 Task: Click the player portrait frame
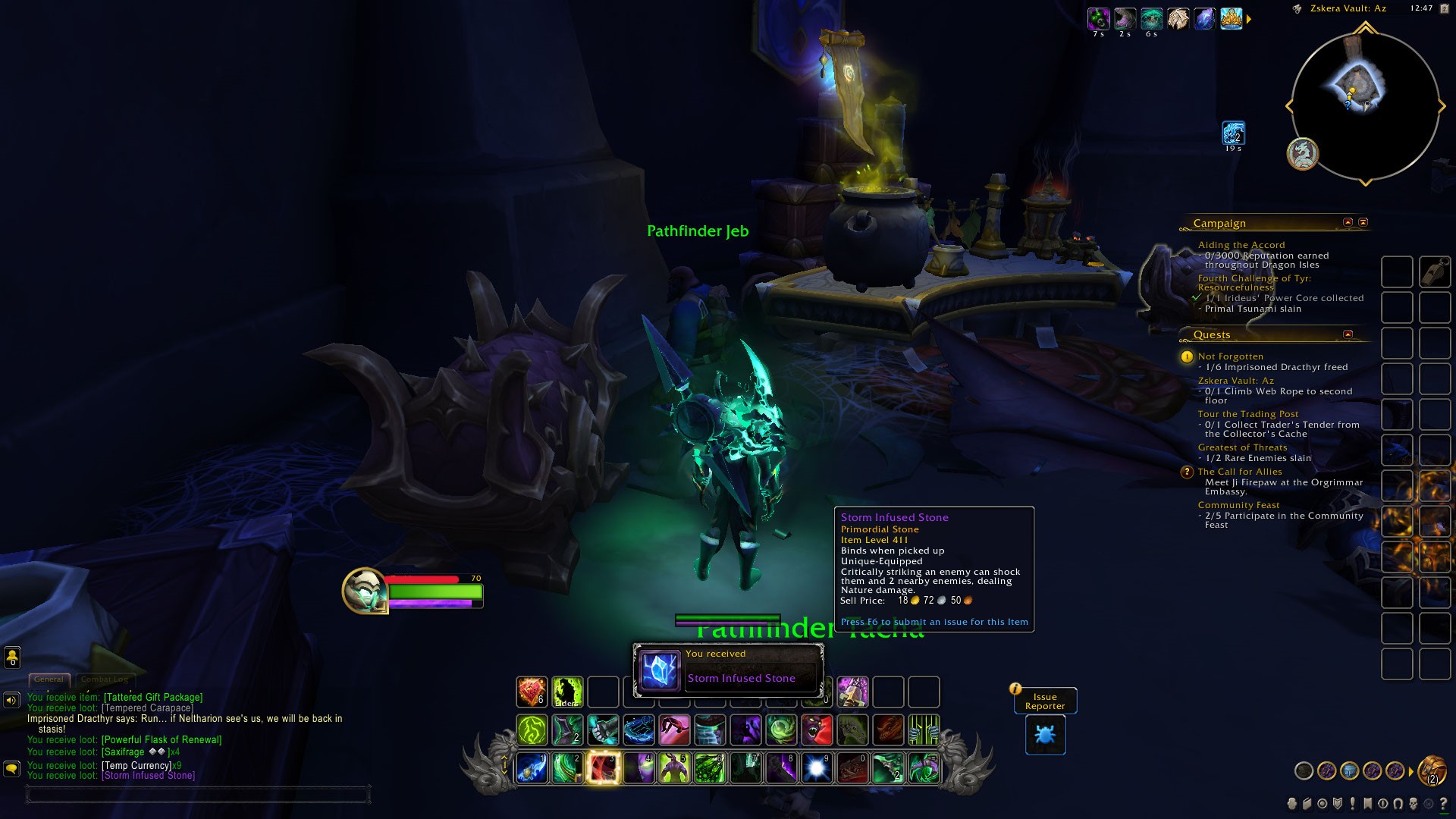click(x=365, y=591)
